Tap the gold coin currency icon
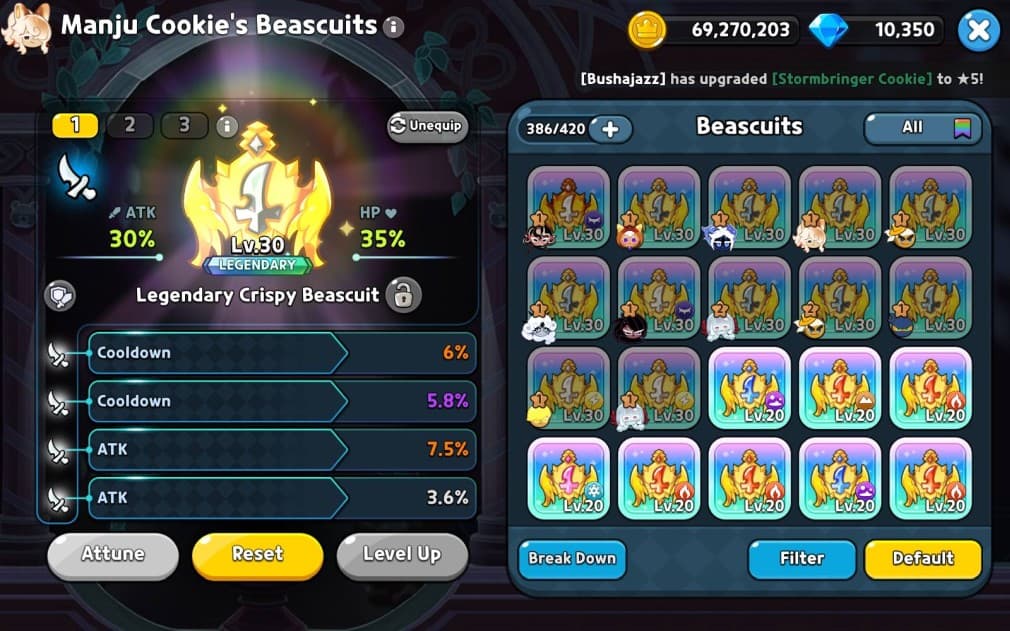 [647, 31]
